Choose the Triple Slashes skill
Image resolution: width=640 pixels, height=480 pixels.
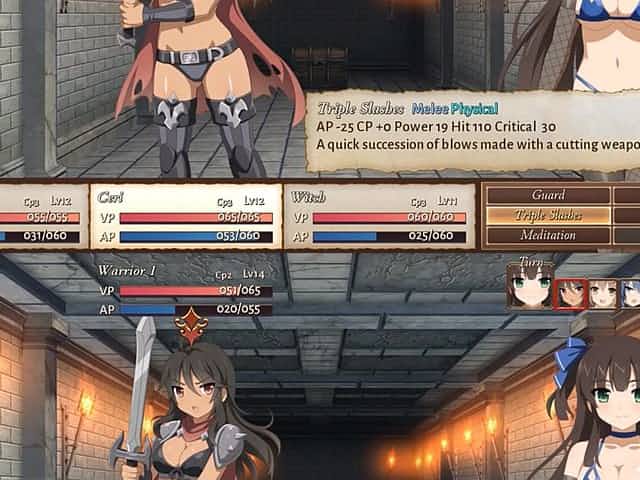[548, 215]
